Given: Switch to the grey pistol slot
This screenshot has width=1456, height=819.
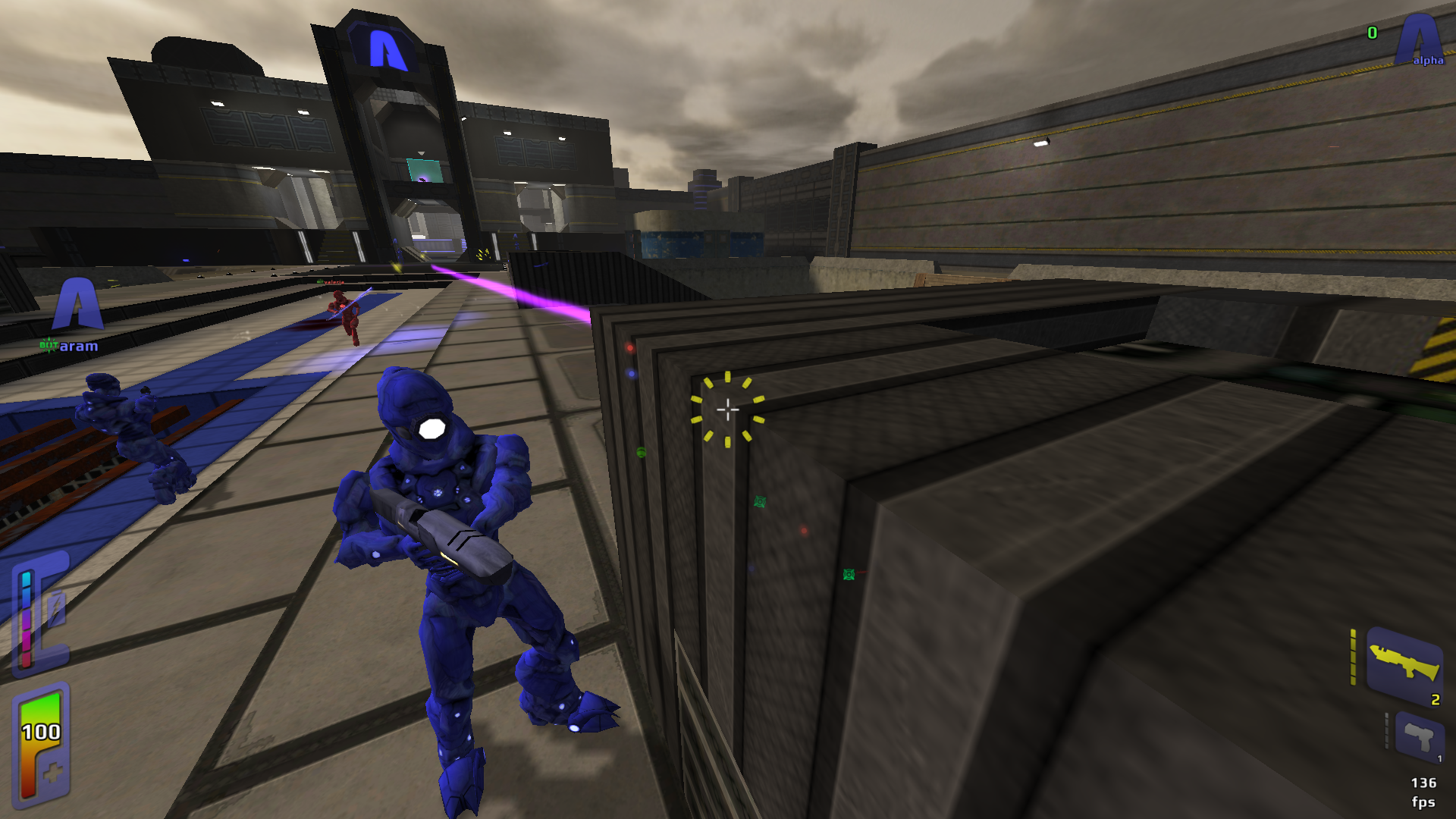Looking at the screenshot, I should point(1418,736).
